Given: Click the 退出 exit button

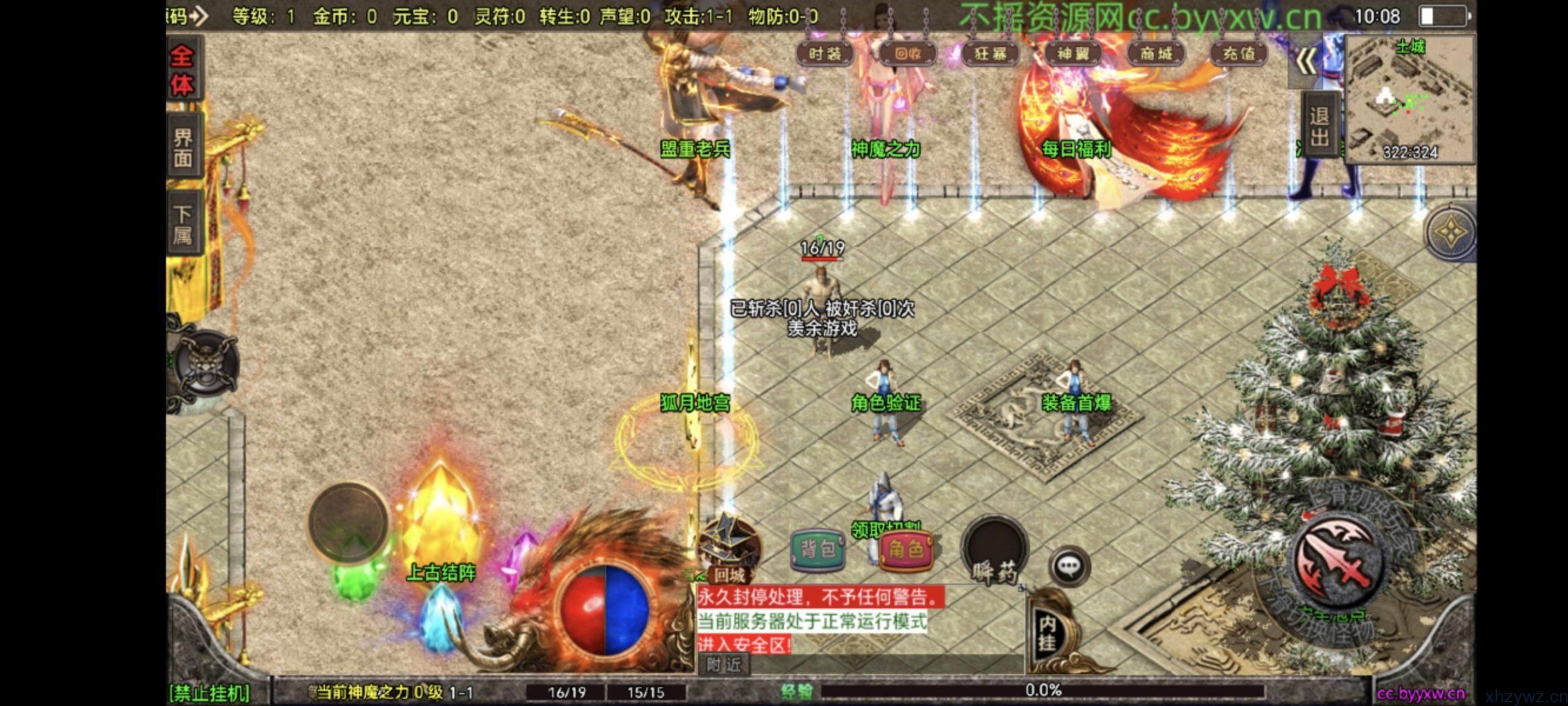Looking at the screenshot, I should pos(1318,127).
